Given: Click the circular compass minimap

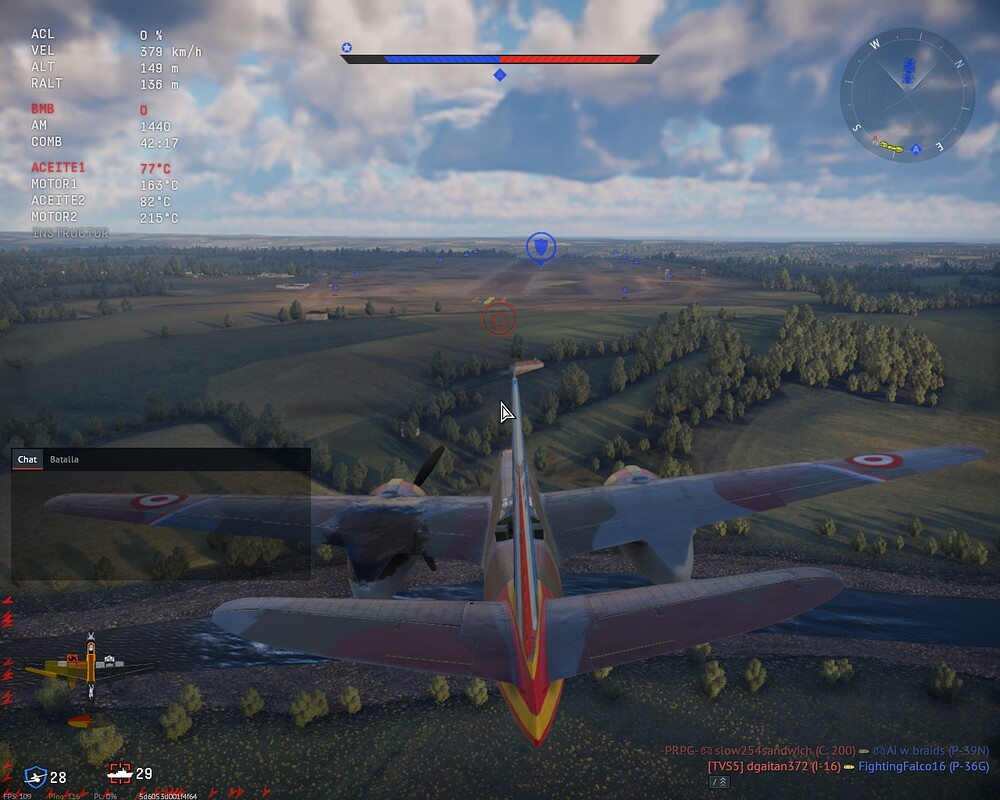Looking at the screenshot, I should tap(907, 94).
